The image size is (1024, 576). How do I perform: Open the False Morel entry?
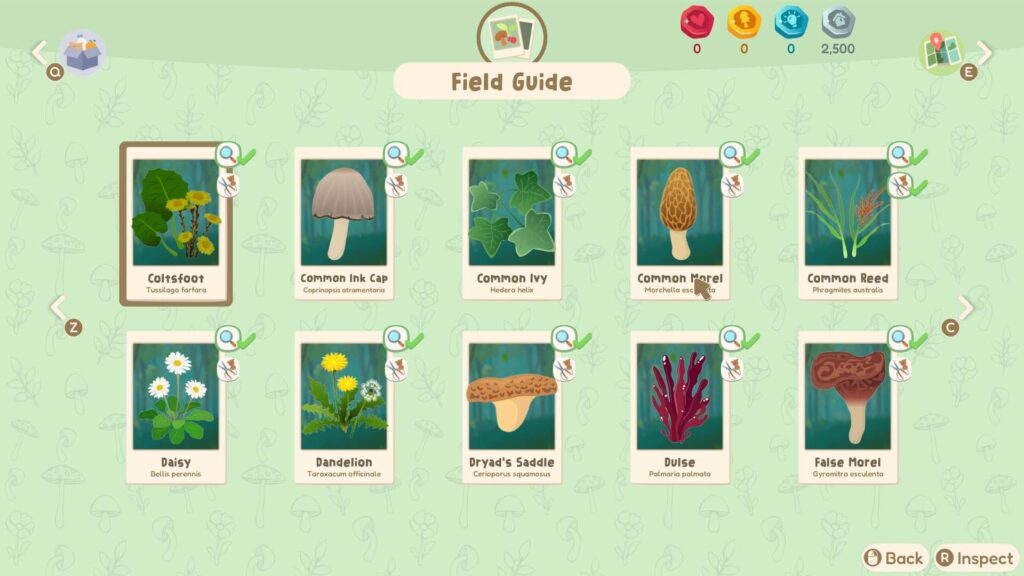847,408
